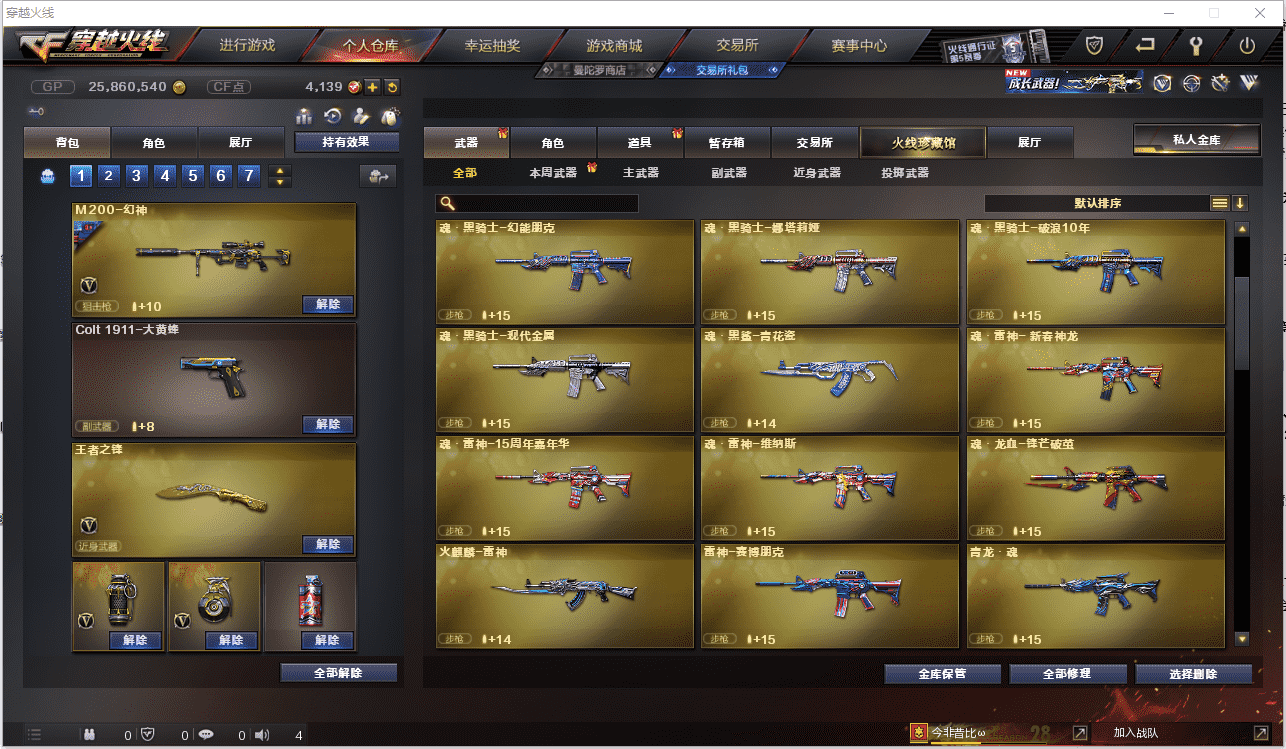Open the 暂存箱 storage tab
This screenshot has width=1286, height=749.
point(727,143)
